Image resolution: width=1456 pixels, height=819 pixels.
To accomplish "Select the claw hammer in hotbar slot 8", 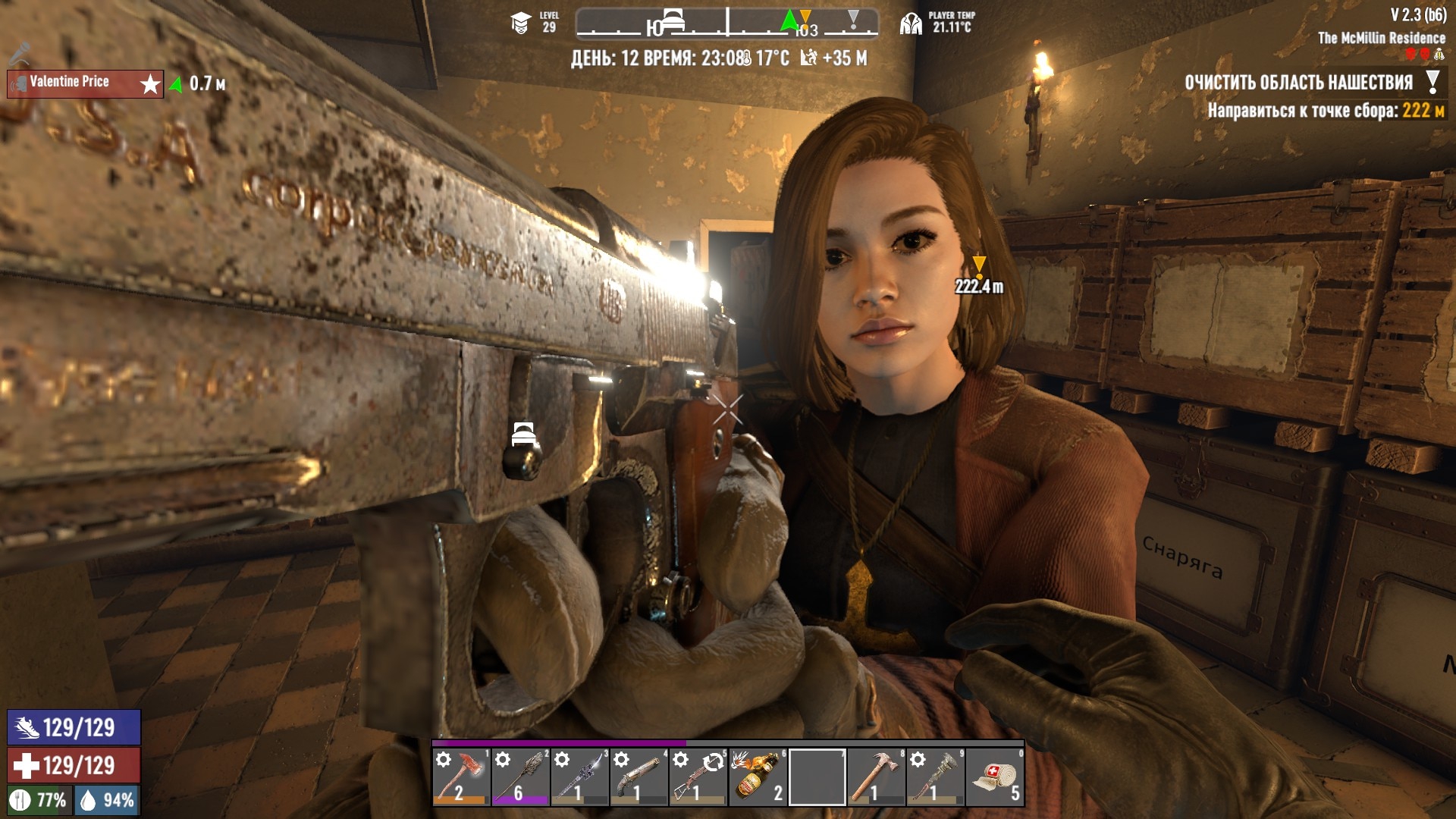I will (x=876, y=777).
